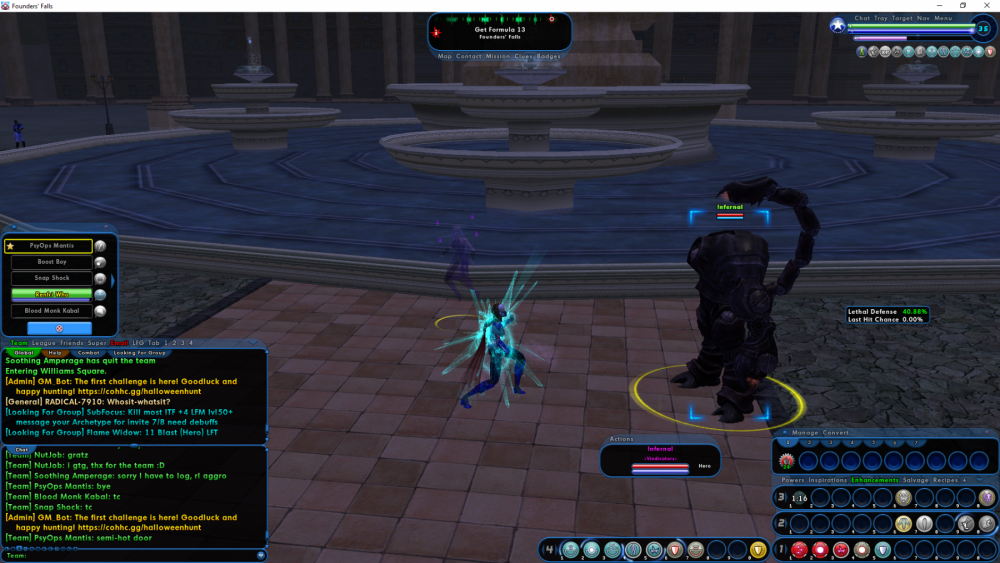
Task: Open the Recipes window
Action: click(945, 480)
